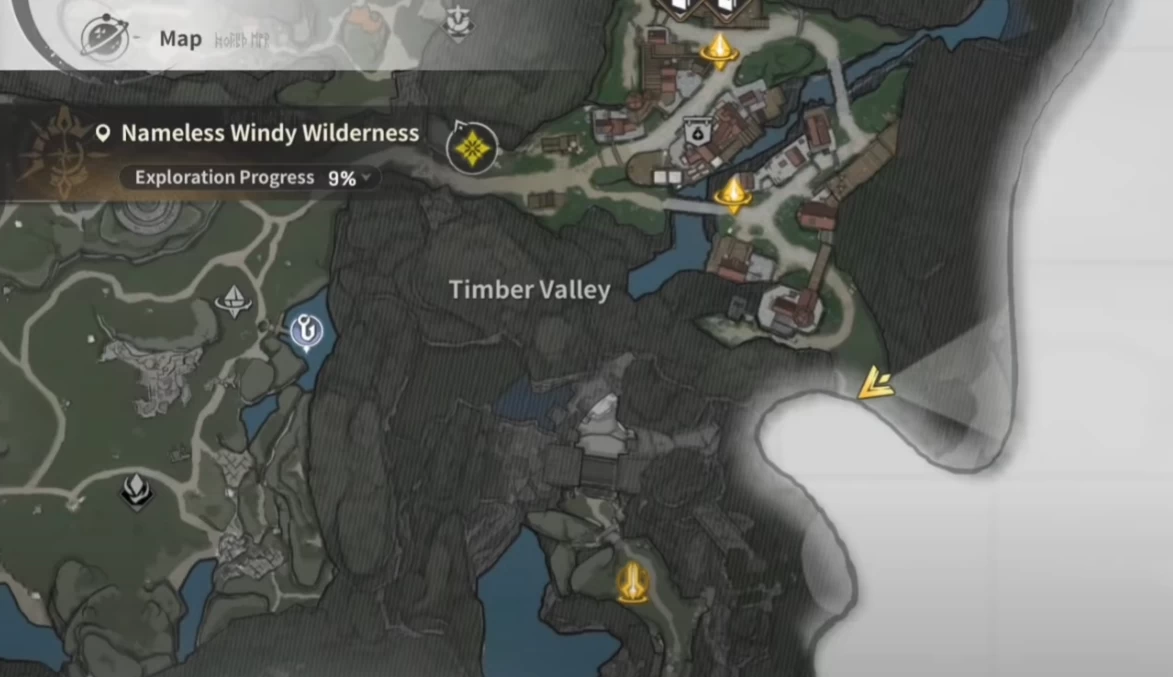Select the orange tower marker
The width and height of the screenshot is (1173, 677).
[631, 581]
